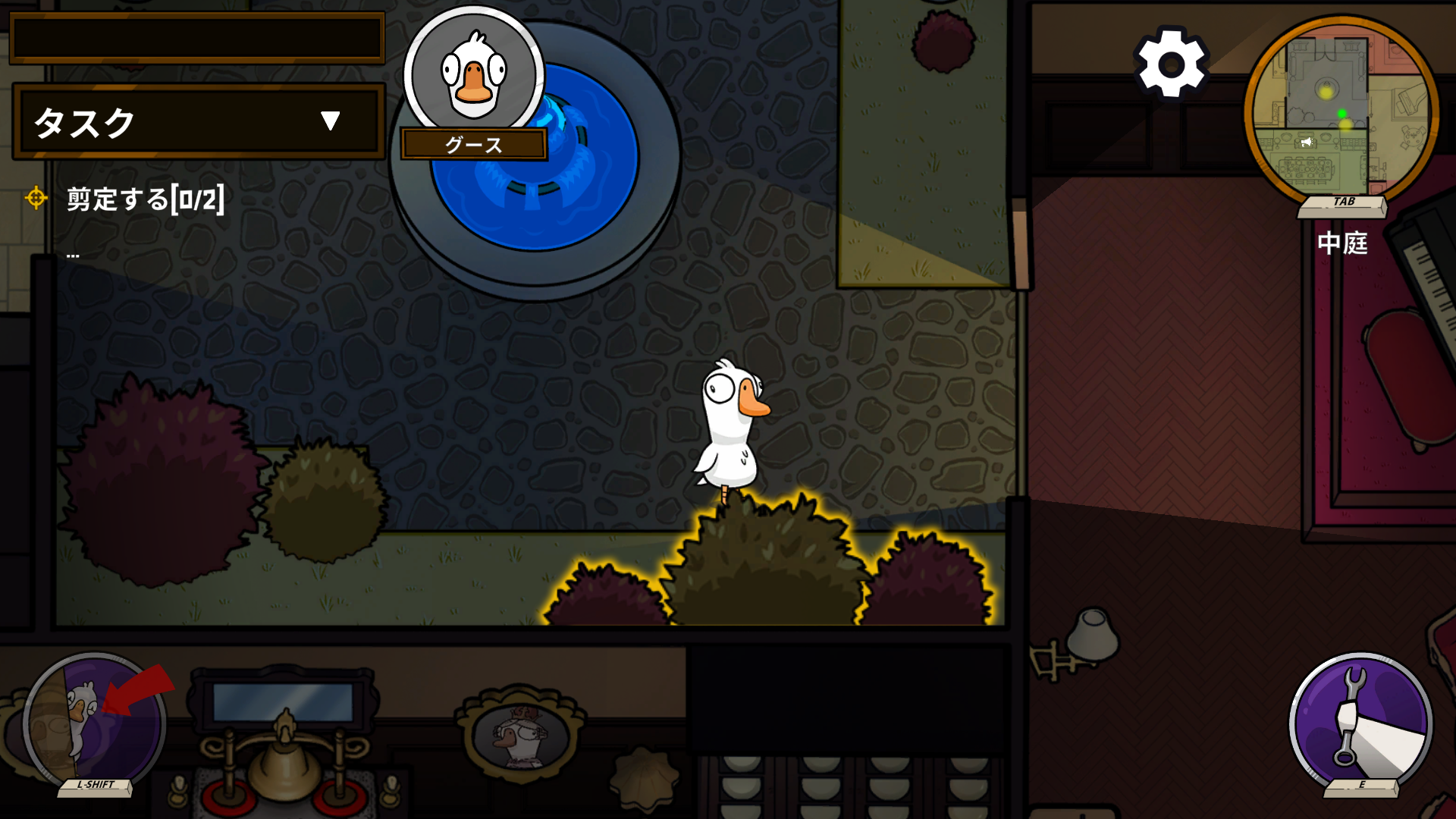Show the グース role portrait
The height and width of the screenshot is (819, 1456).
[x=474, y=74]
